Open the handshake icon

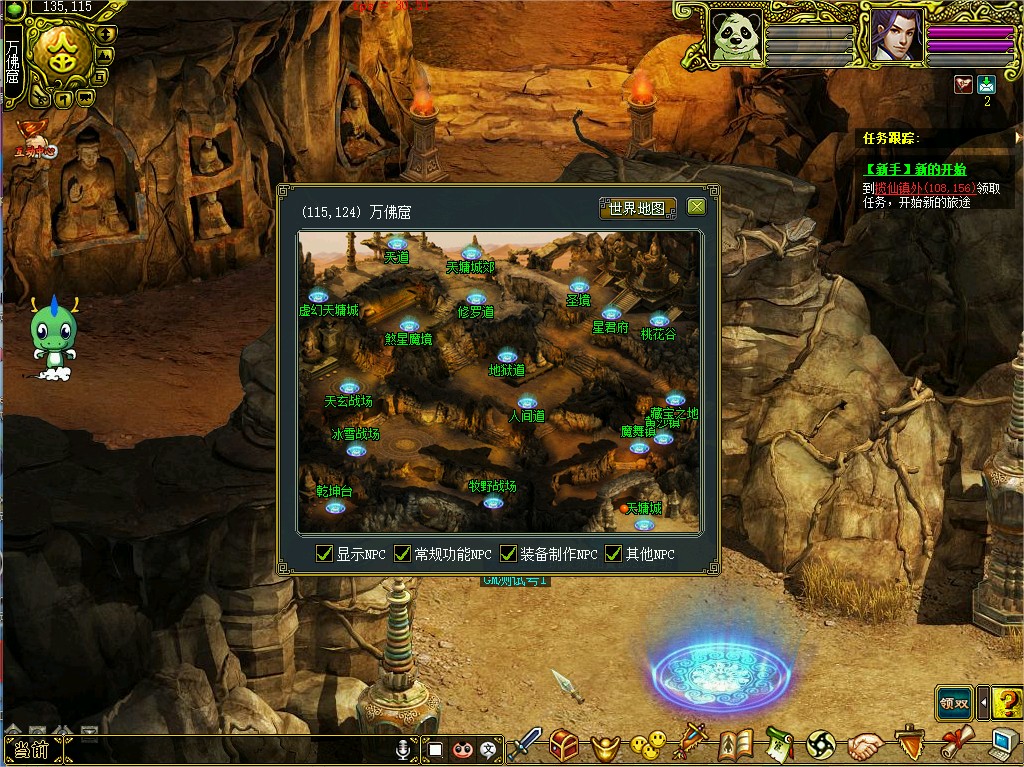click(x=865, y=745)
